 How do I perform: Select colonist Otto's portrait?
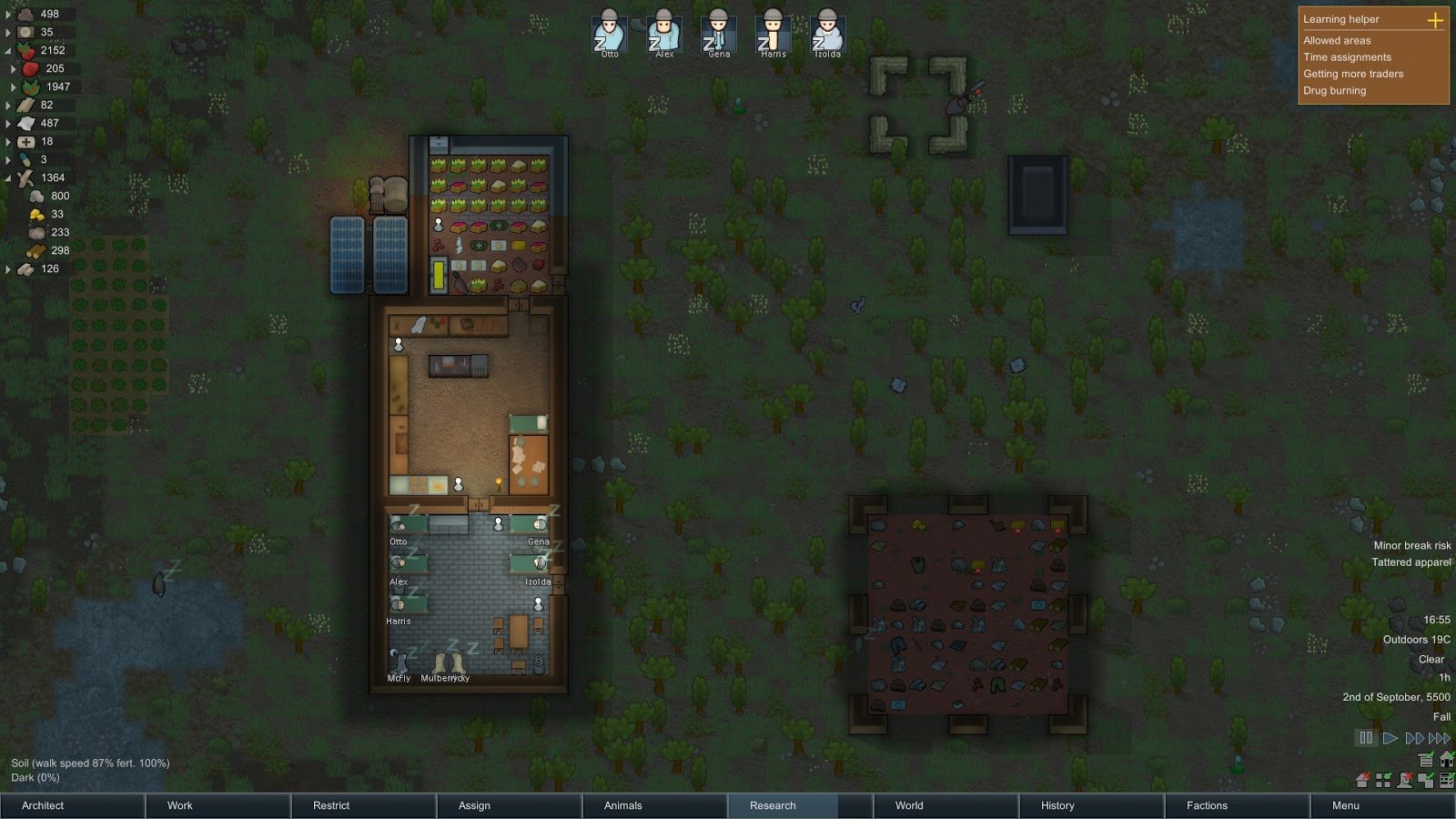pyautogui.click(x=610, y=32)
